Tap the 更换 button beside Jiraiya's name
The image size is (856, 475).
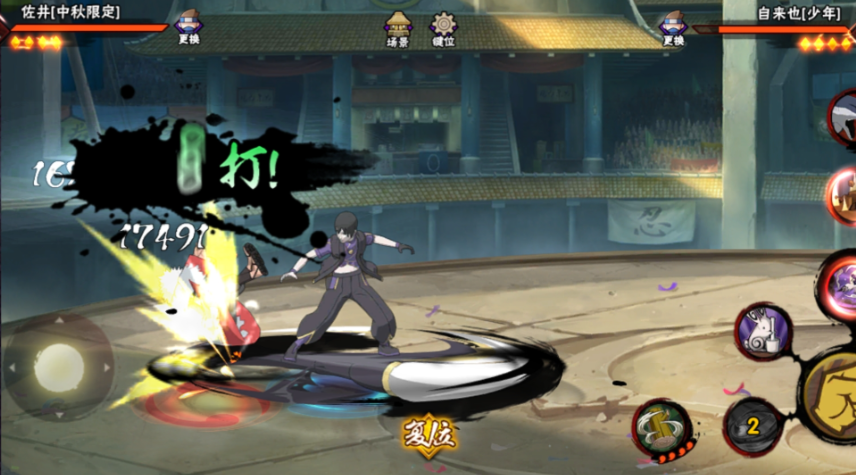click(672, 28)
